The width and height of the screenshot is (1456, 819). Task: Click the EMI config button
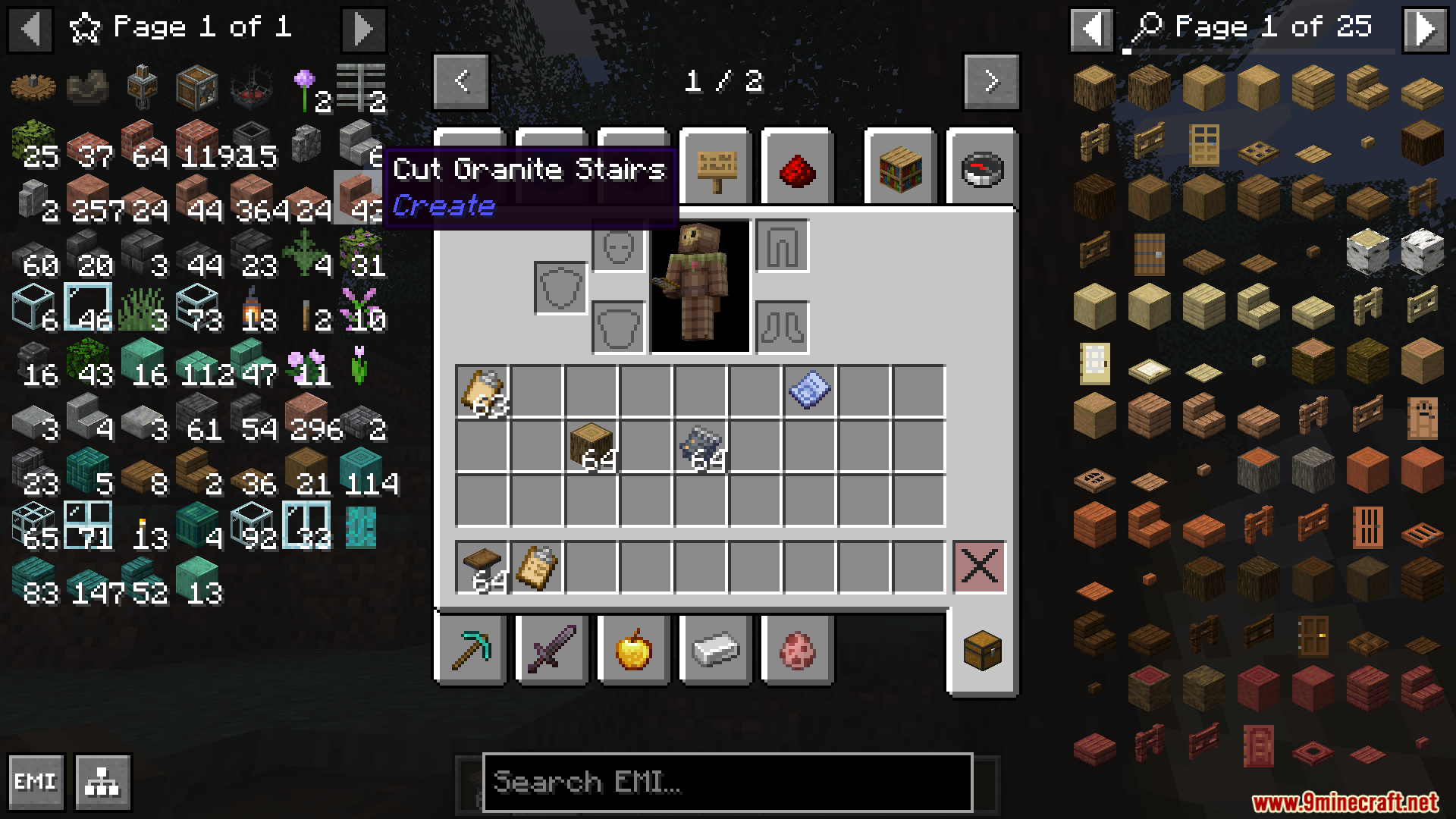36,782
